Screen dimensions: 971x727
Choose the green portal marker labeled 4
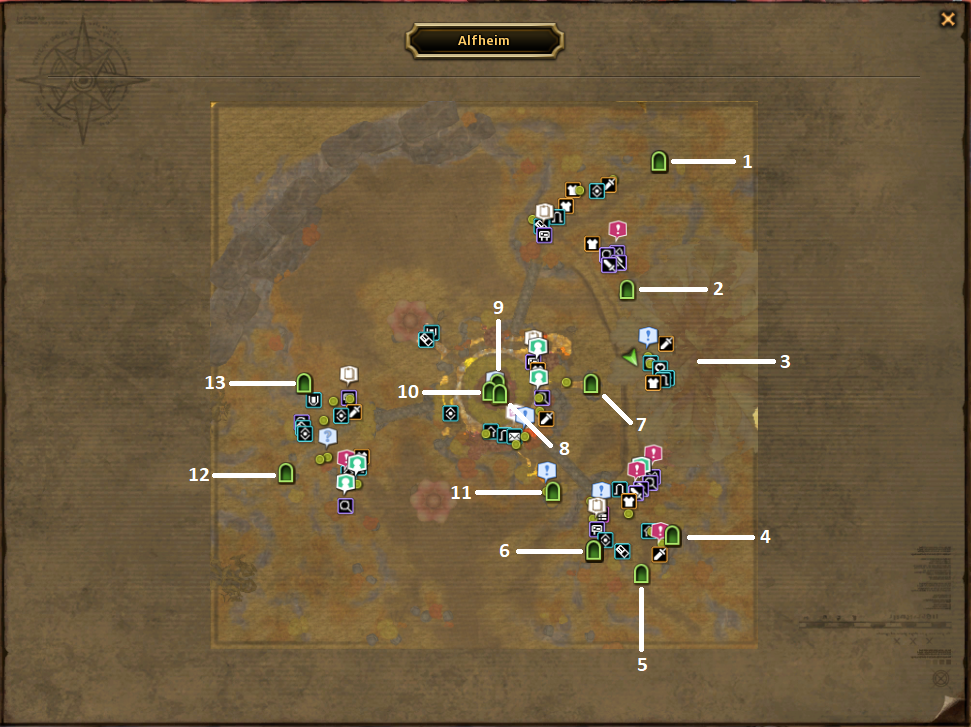pyautogui.click(x=672, y=536)
